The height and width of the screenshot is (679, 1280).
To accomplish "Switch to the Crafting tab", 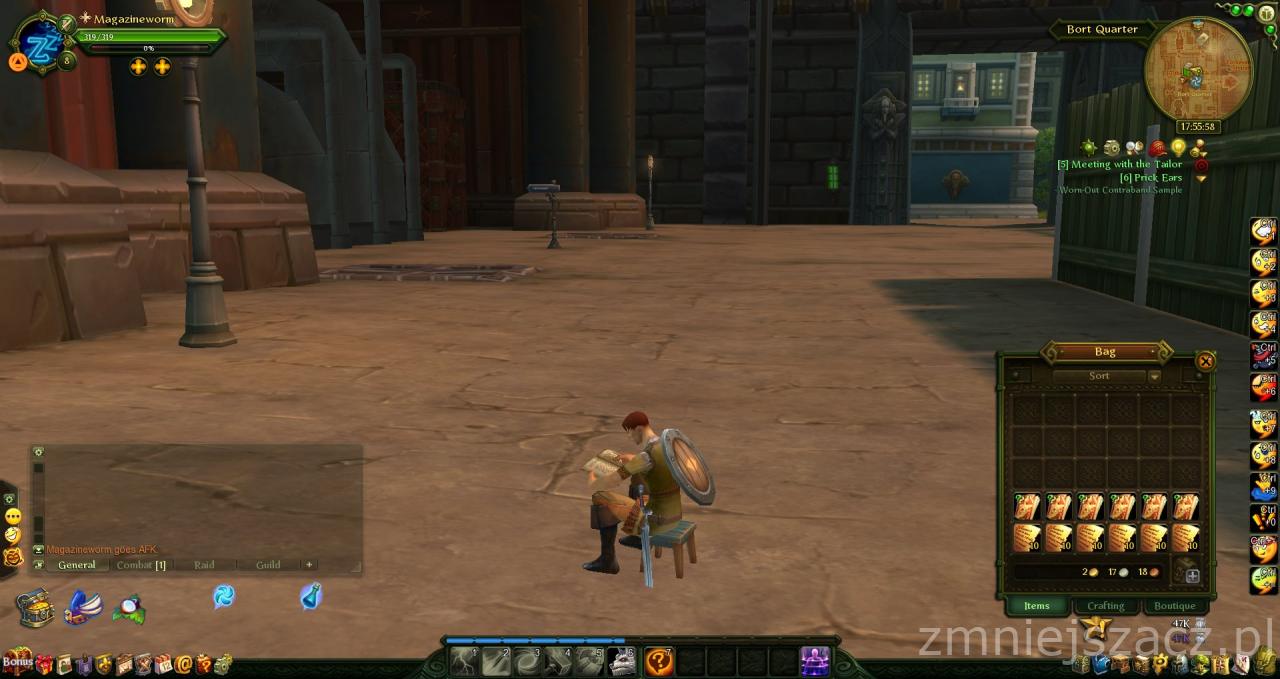I will click(x=1105, y=606).
